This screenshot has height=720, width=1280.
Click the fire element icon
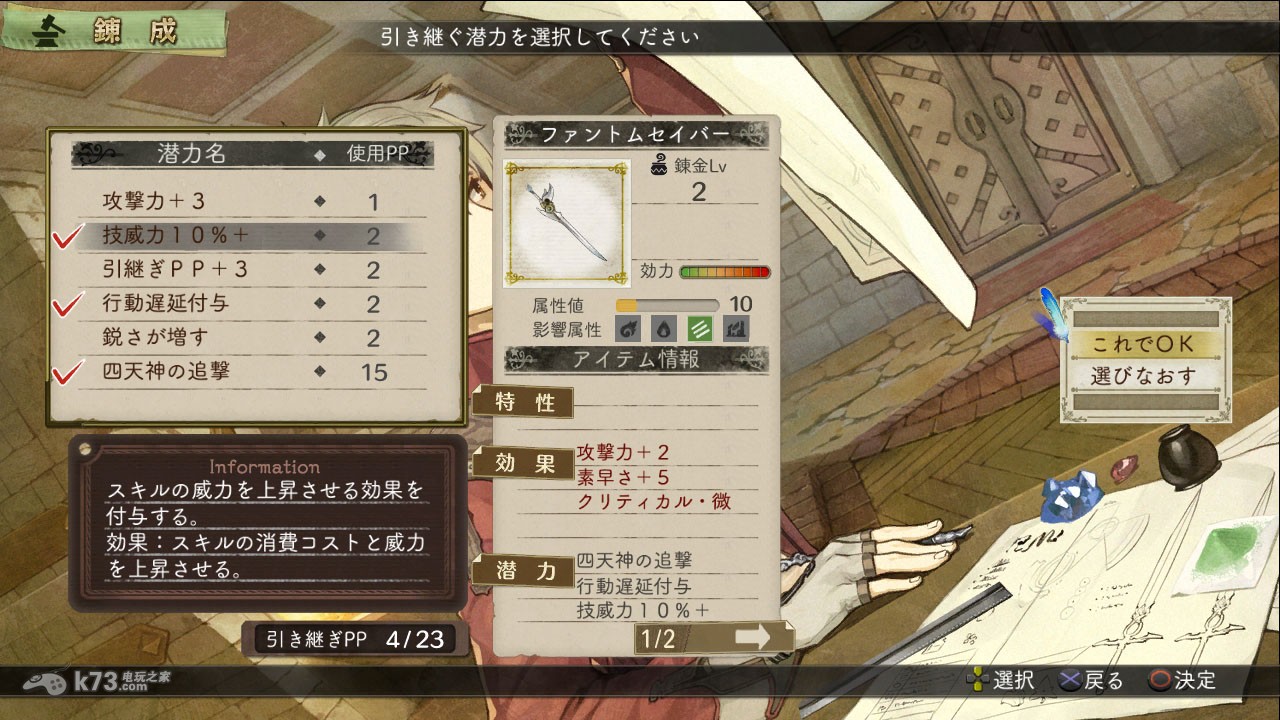pos(628,328)
